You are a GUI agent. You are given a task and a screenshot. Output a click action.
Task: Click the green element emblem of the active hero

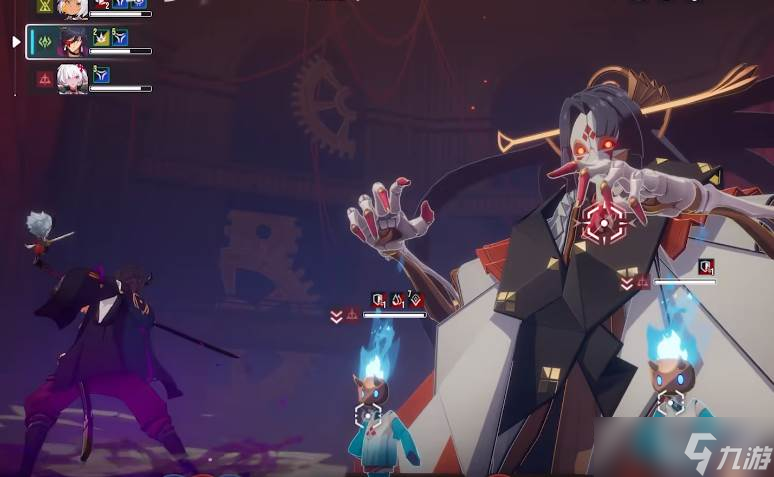(45, 41)
